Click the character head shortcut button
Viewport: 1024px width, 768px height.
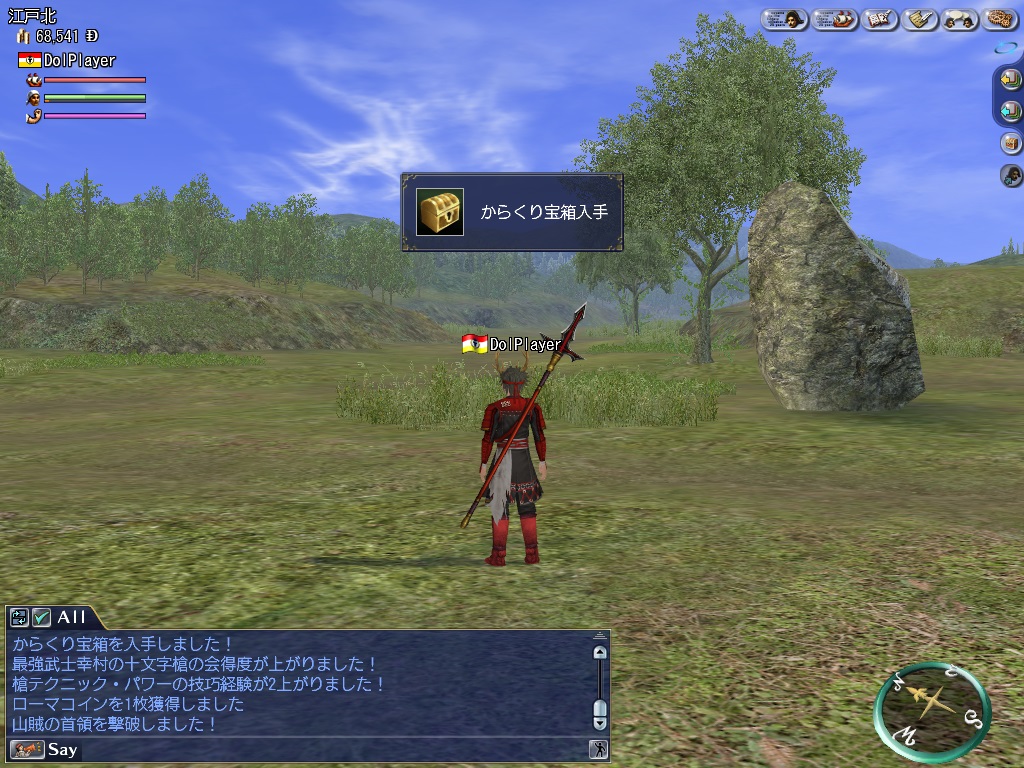coord(1010,176)
